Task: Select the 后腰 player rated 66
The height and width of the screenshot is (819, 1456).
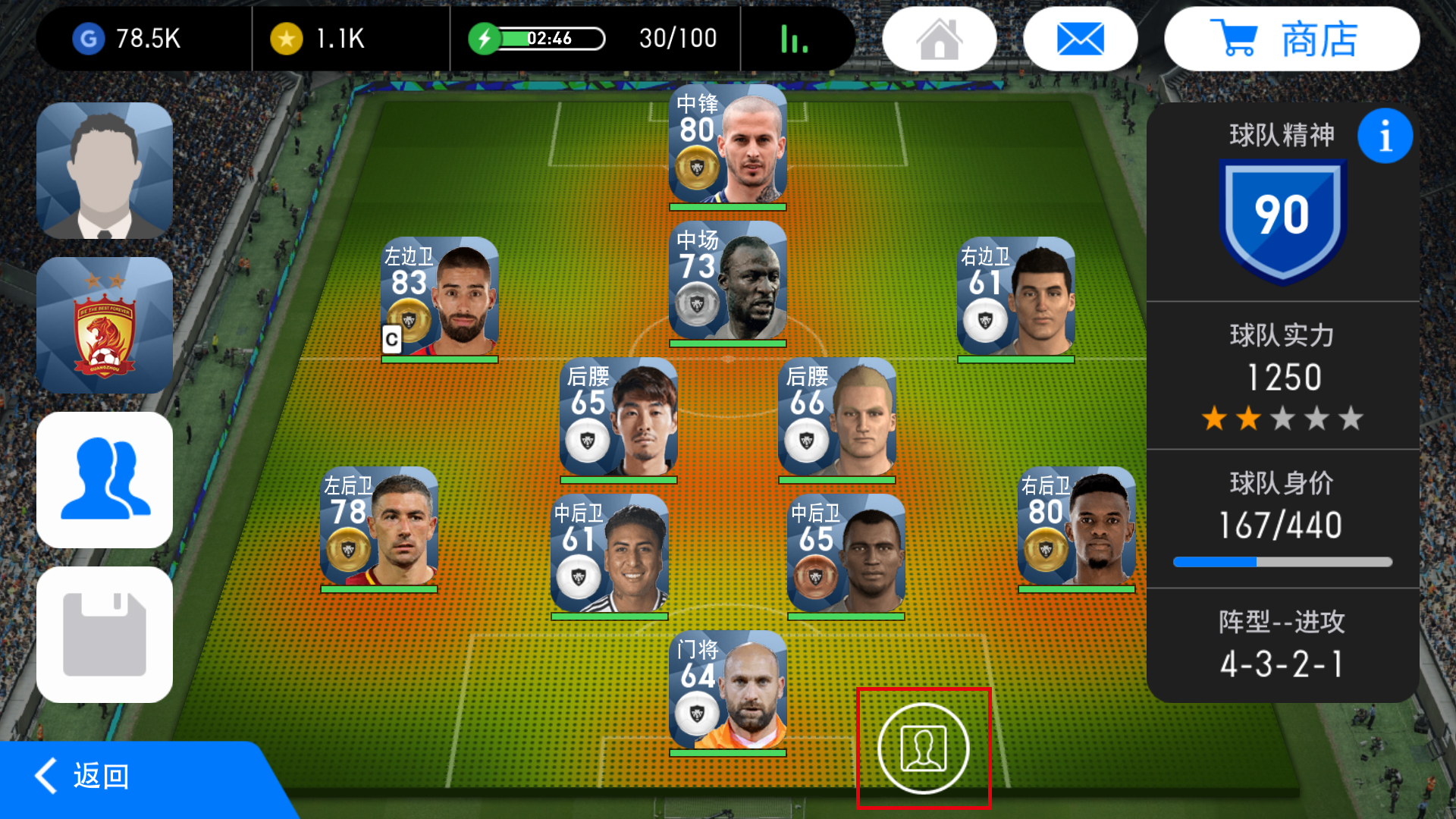Action: pyautogui.click(x=837, y=419)
